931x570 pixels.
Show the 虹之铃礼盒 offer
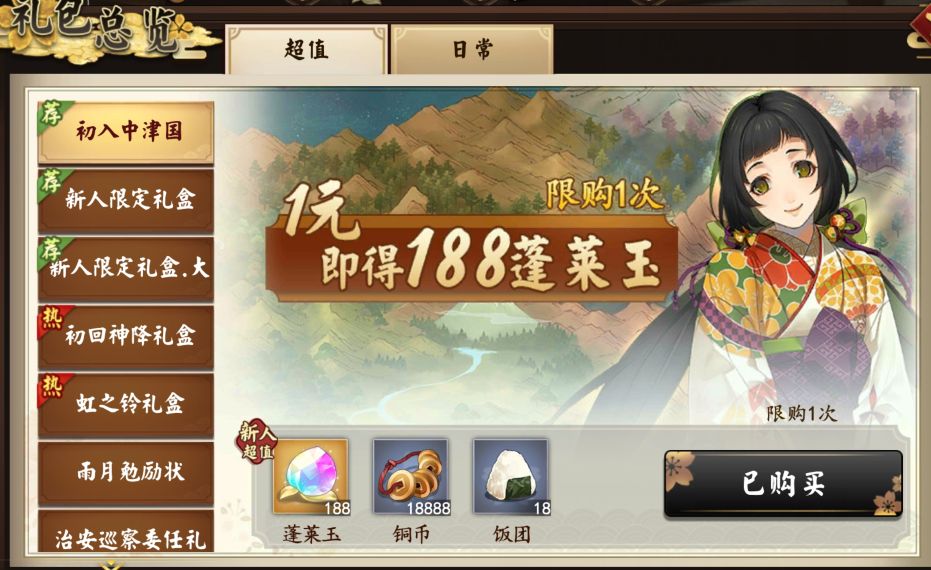click(x=126, y=404)
